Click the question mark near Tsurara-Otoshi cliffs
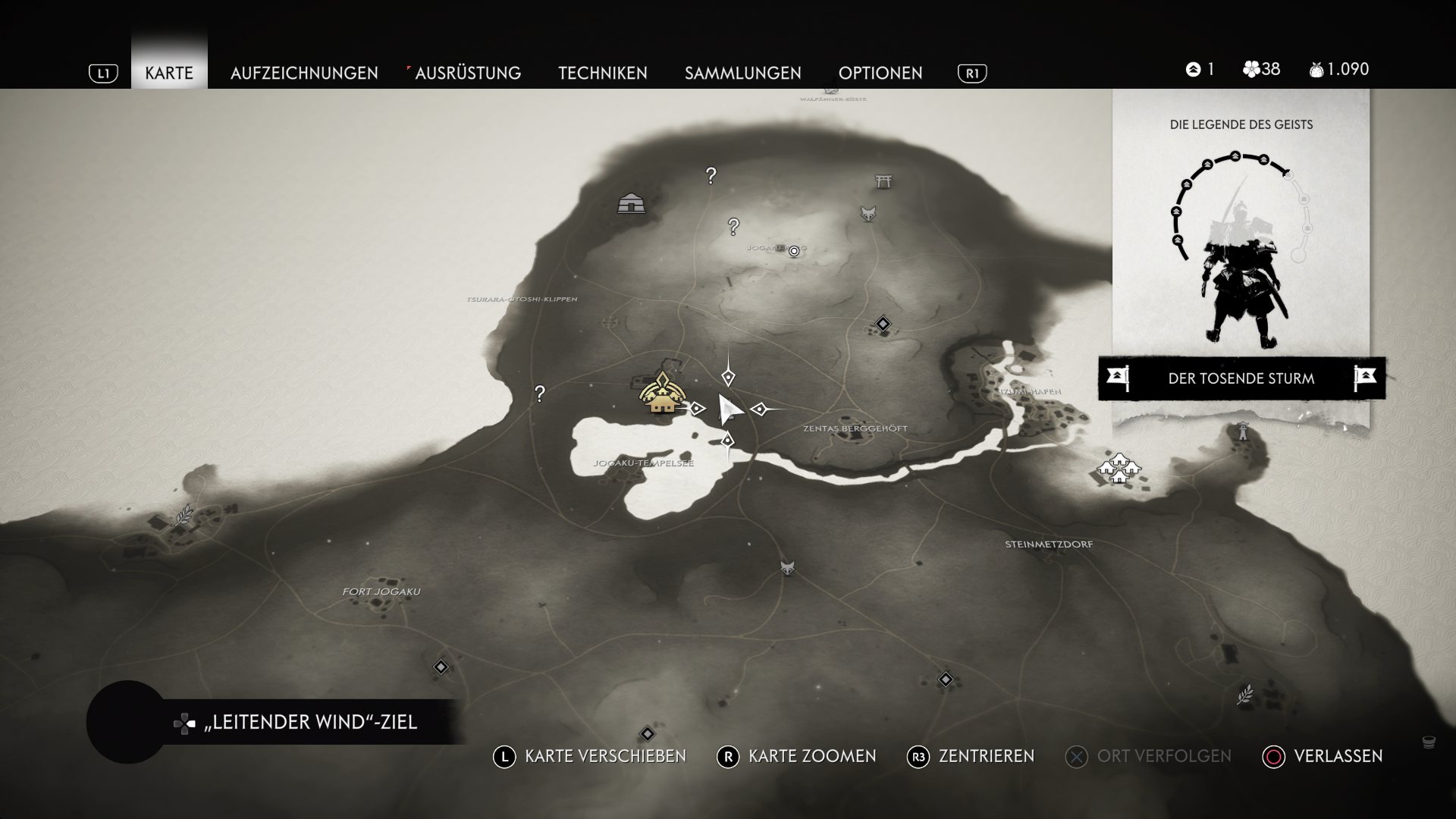The image size is (1456, 819). point(539,394)
